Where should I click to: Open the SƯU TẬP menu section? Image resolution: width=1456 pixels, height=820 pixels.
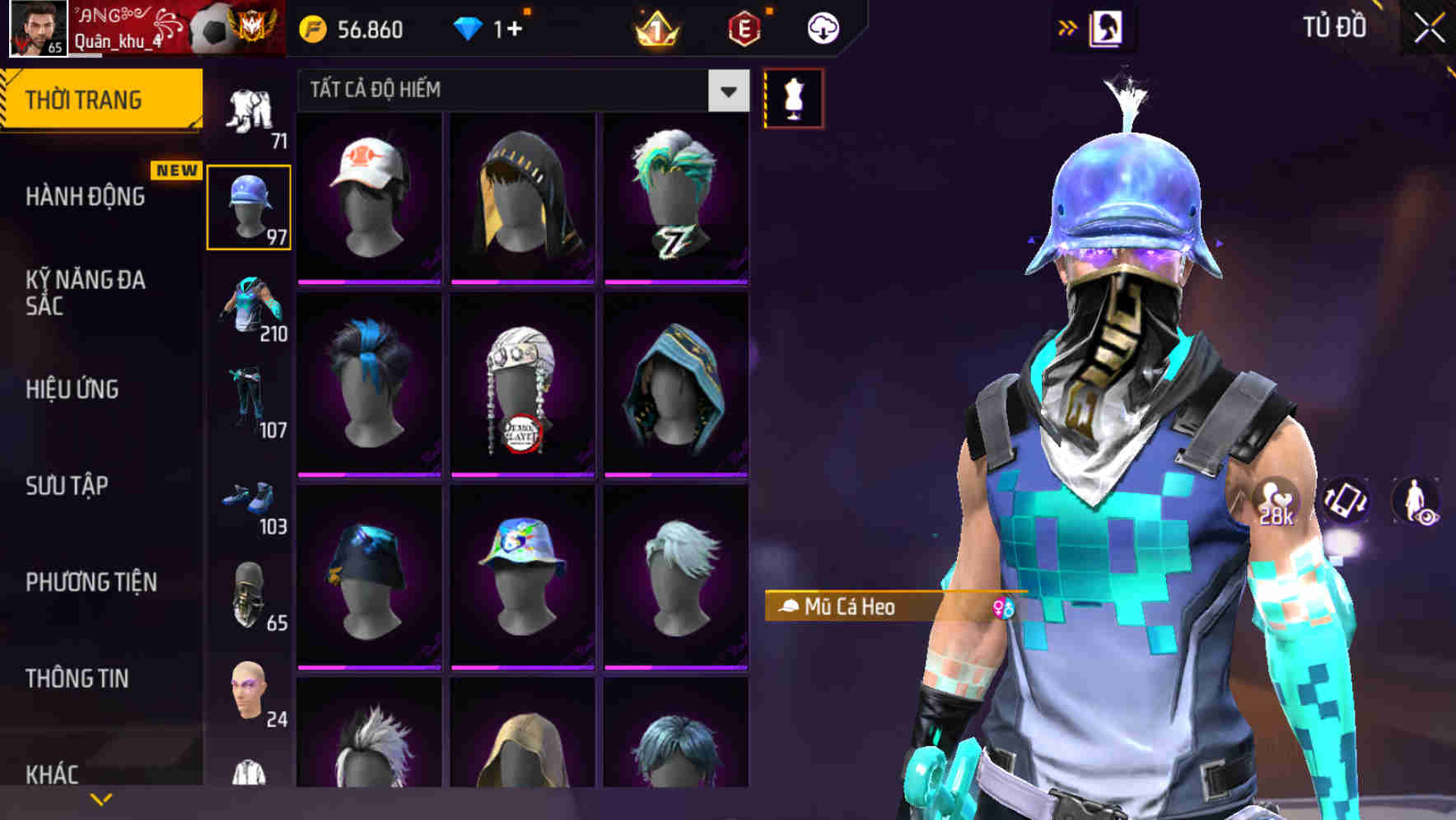[x=66, y=487]
